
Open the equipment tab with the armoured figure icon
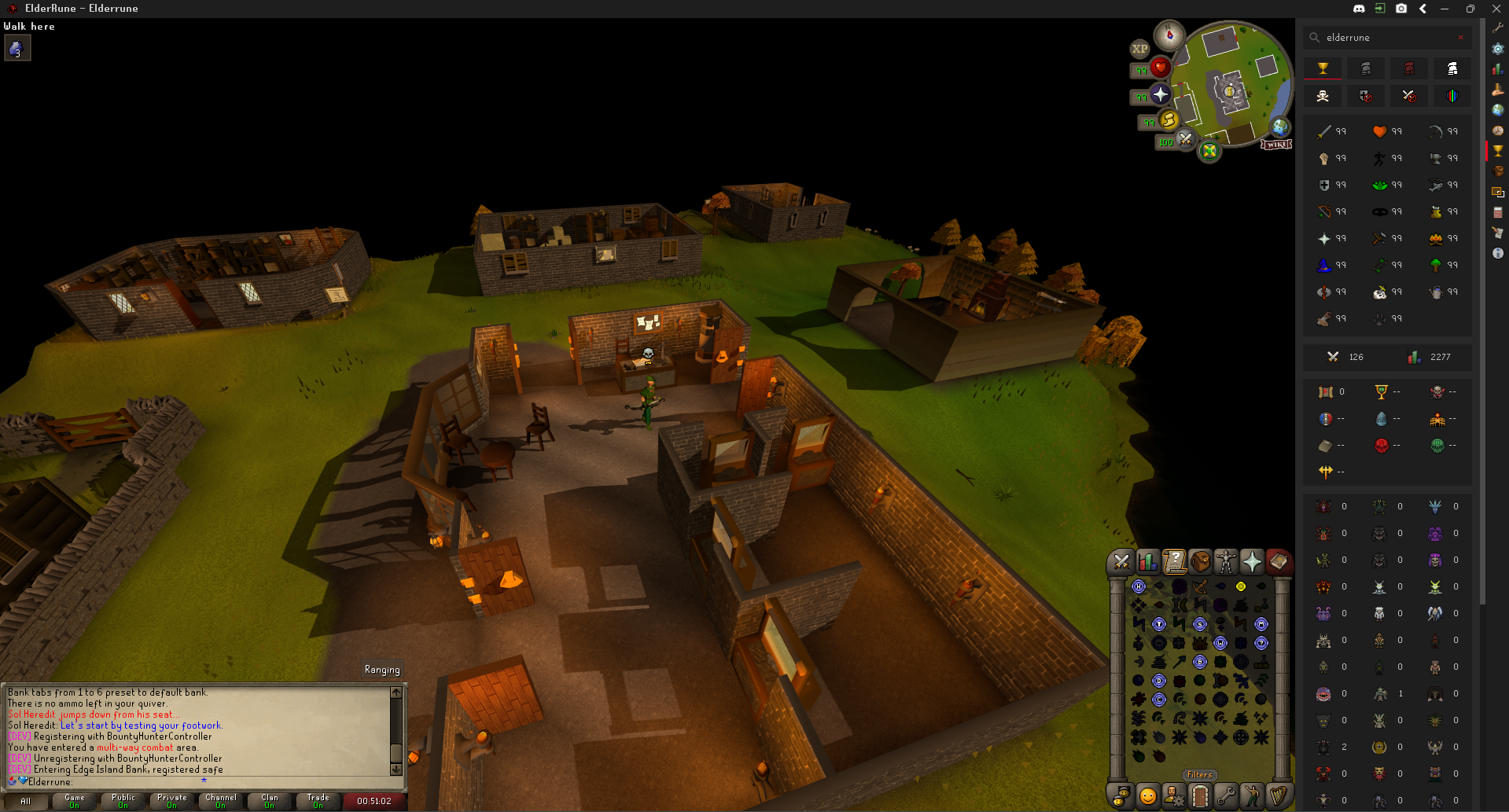click(x=1226, y=562)
